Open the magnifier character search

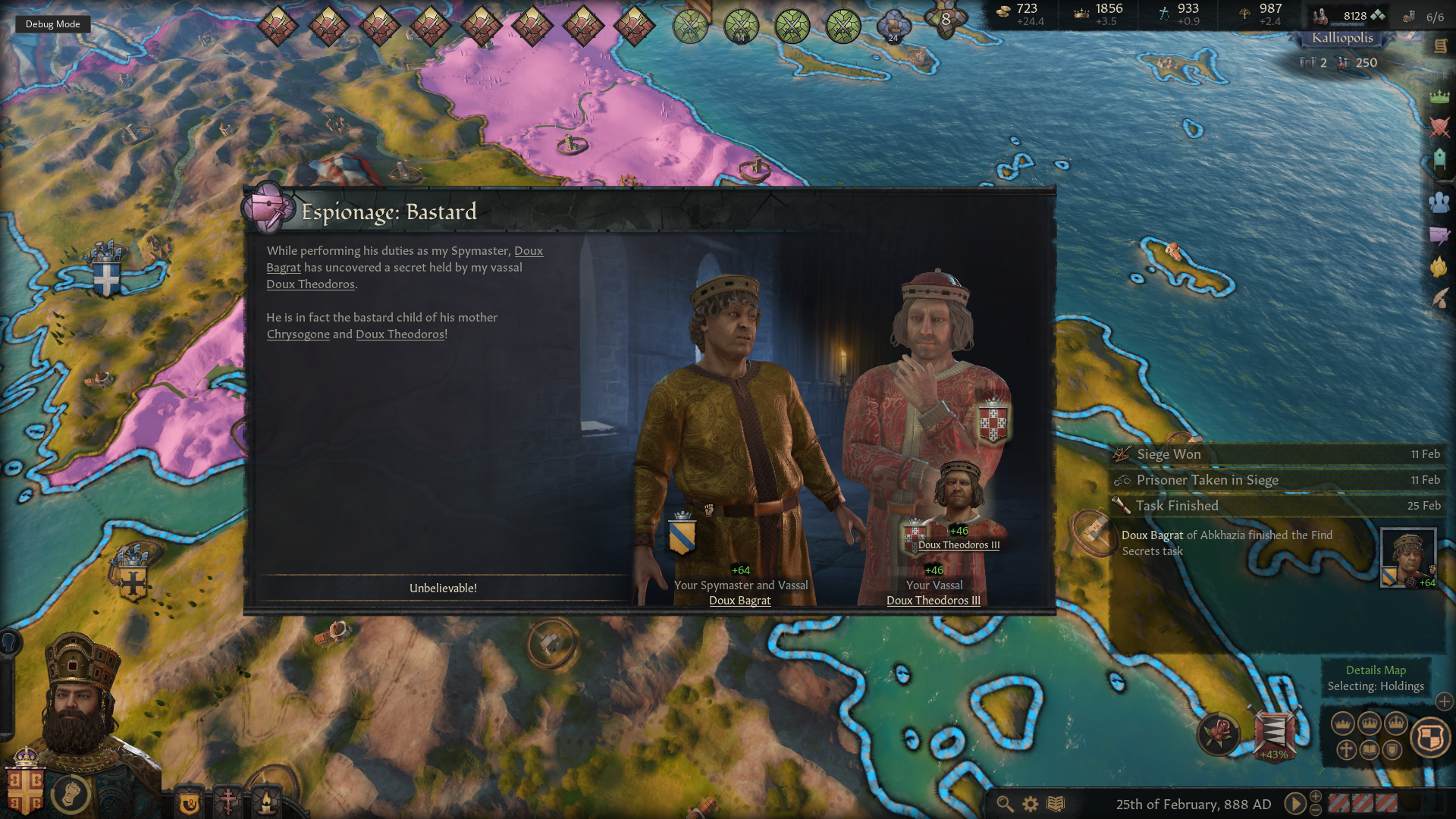click(1005, 804)
